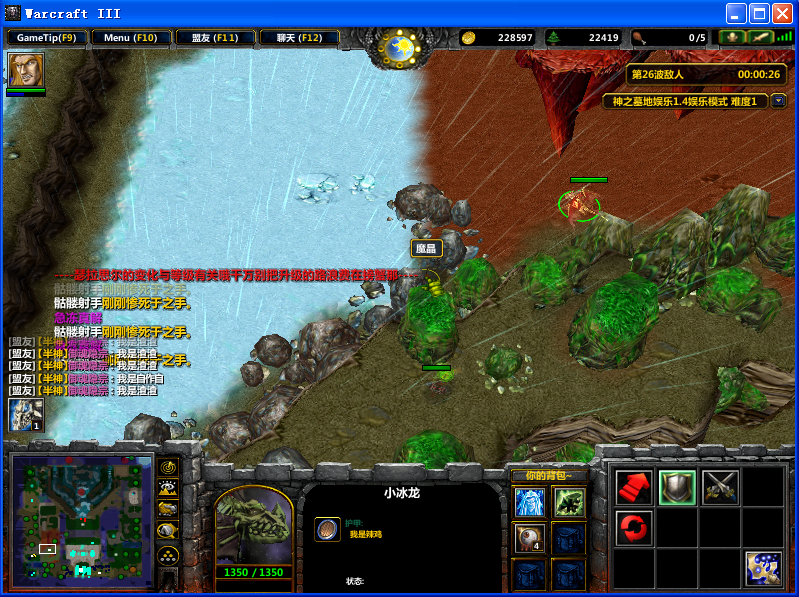Image resolution: width=799 pixels, height=597 pixels.
Task: Toggle the minimap ally color mode button
Action: point(169,509)
